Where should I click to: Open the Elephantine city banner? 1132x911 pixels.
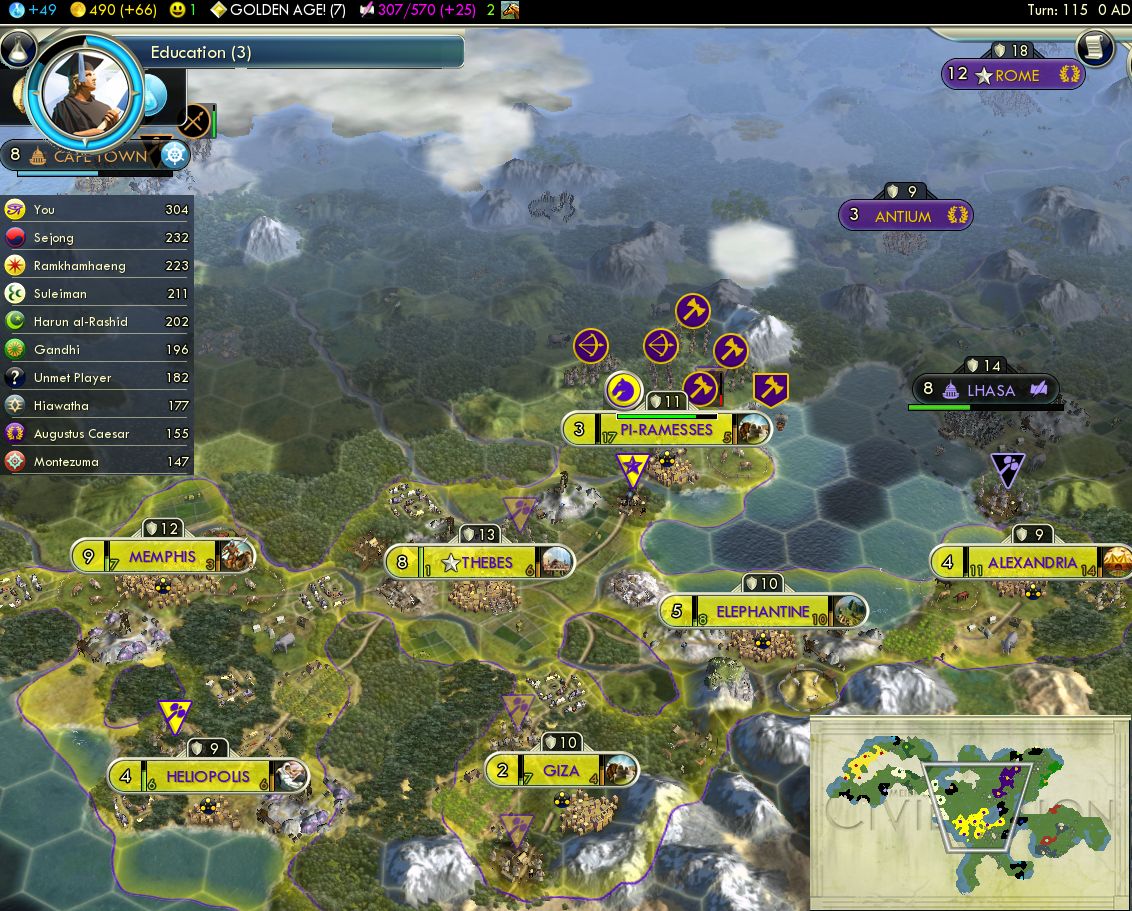tap(762, 611)
